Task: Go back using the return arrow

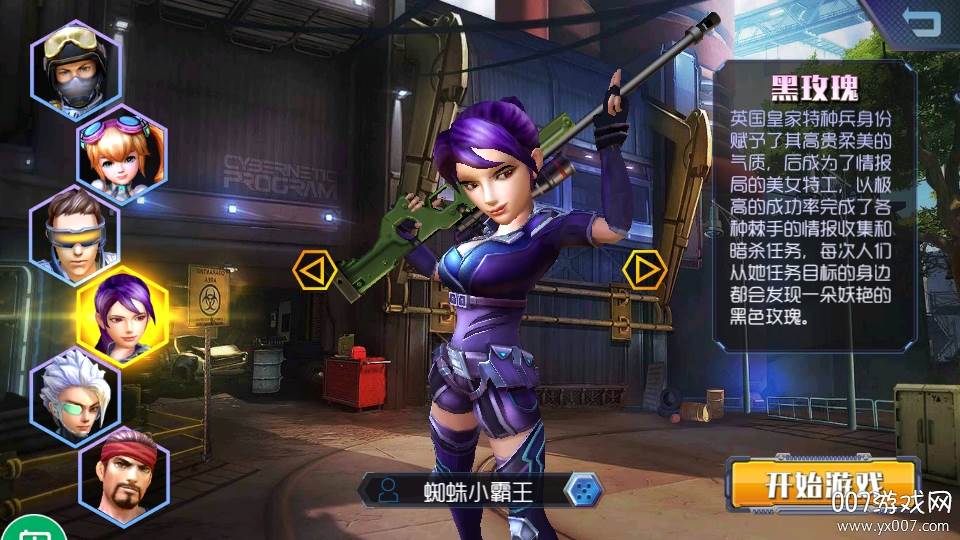Action: (921, 21)
